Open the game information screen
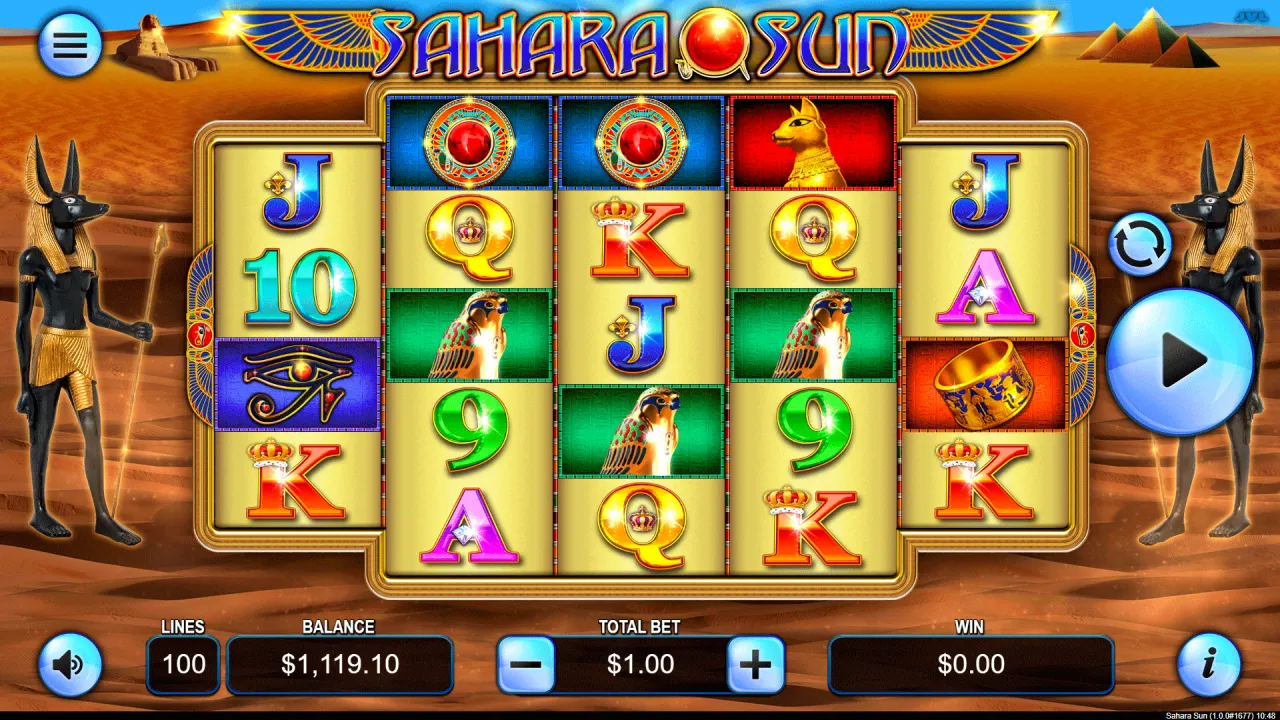1280x720 pixels. 1212,665
